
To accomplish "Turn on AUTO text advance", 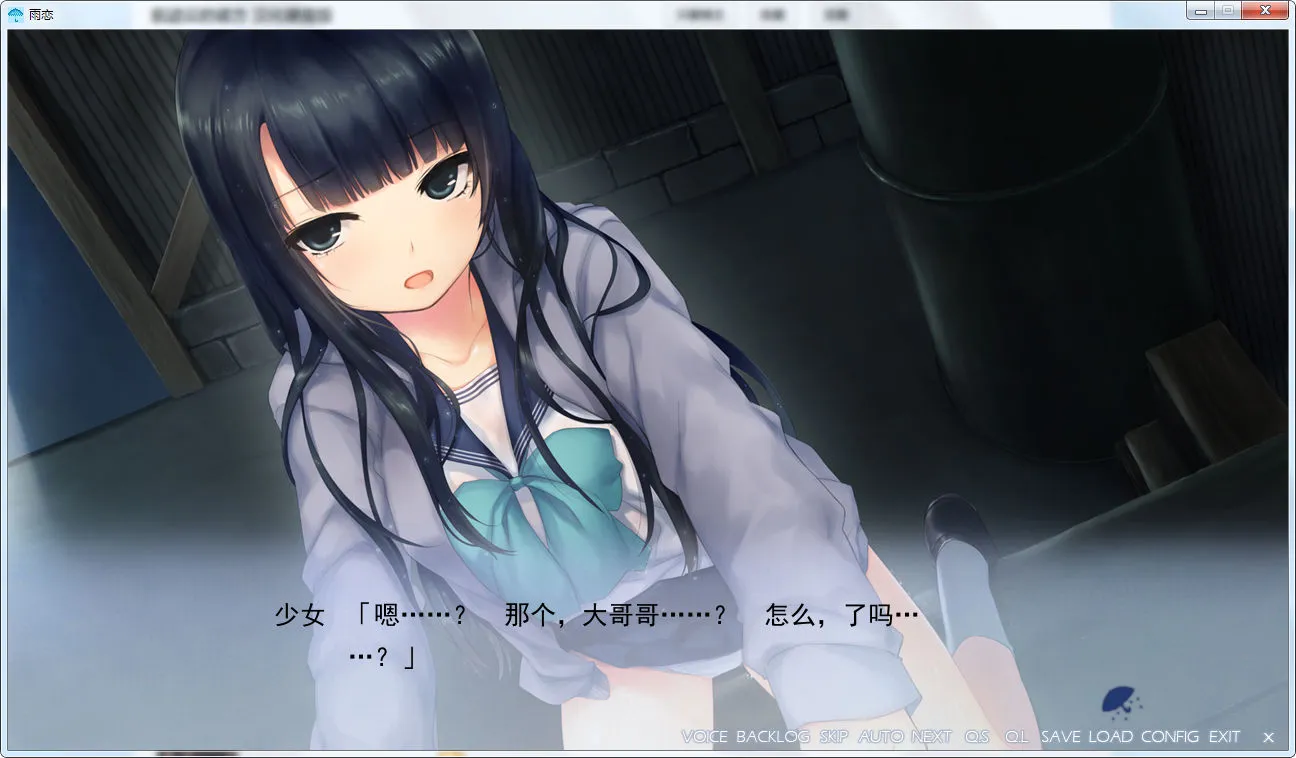I will click(x=880, y=737).
